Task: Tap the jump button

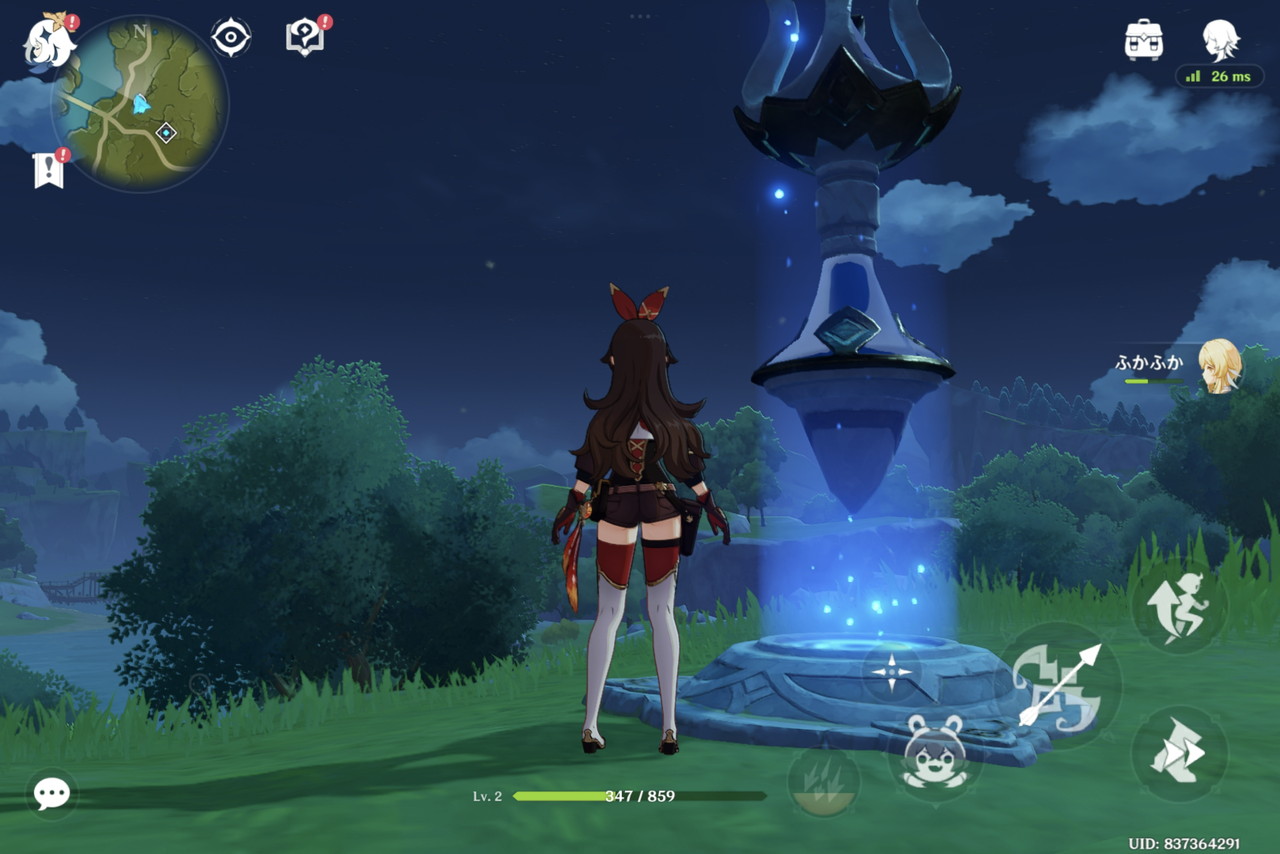Action: point(1179,607)
